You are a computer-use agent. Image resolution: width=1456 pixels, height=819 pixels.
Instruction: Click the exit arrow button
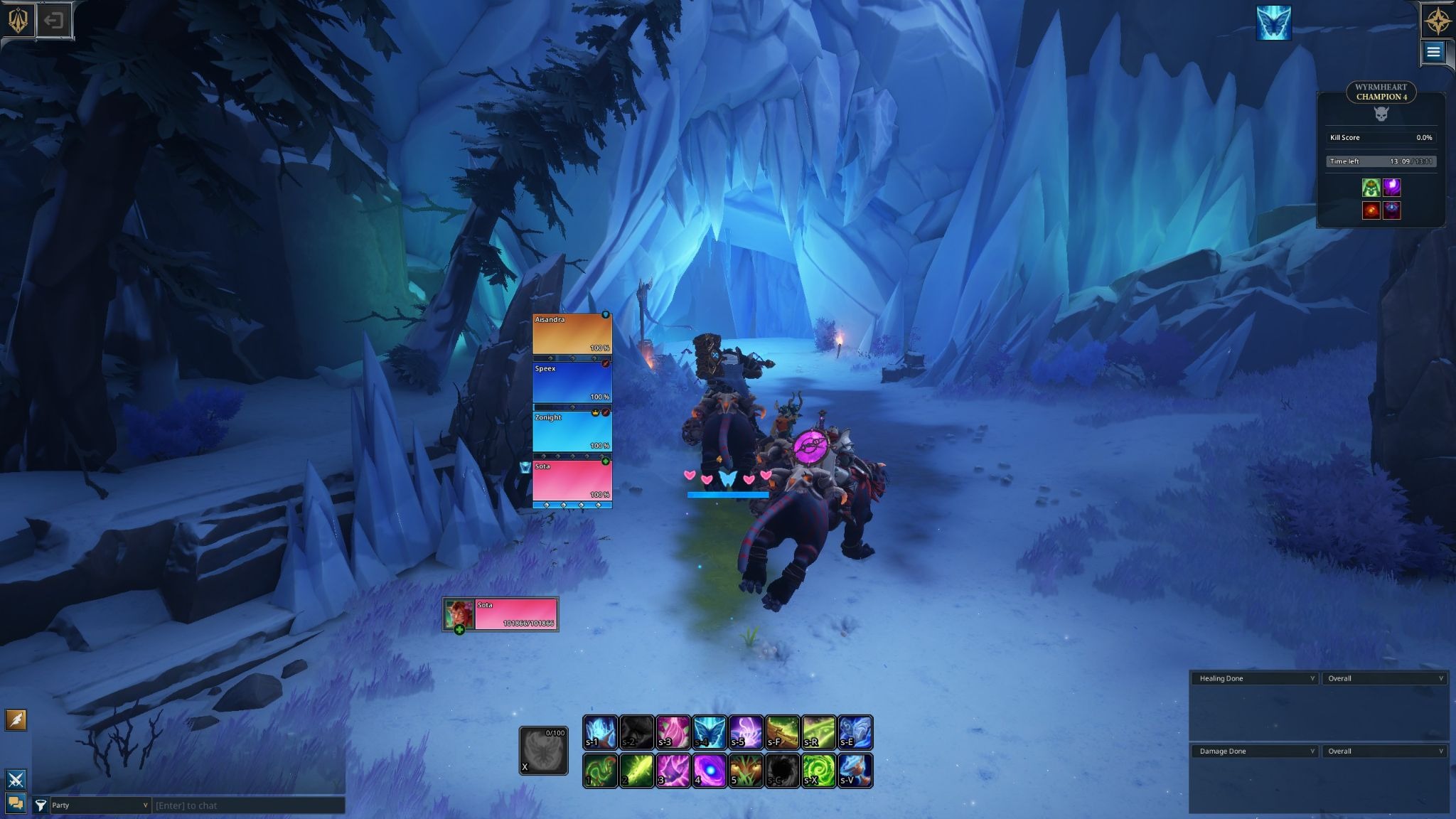point(53,21)
